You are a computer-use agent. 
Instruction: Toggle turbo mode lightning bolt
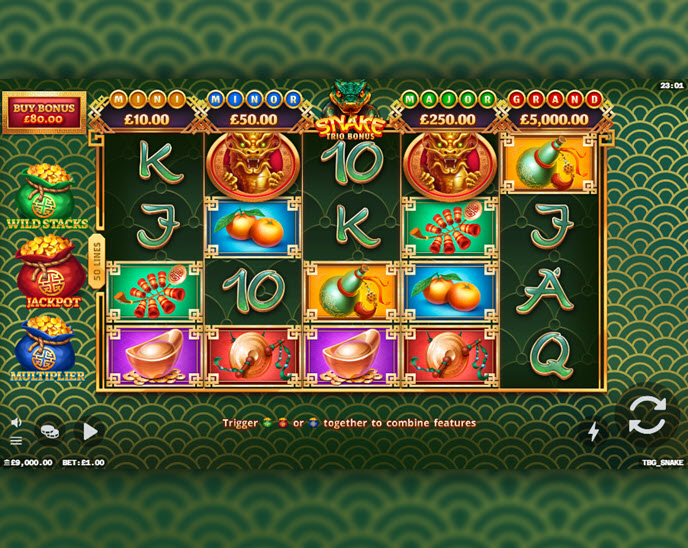[593, 432]
